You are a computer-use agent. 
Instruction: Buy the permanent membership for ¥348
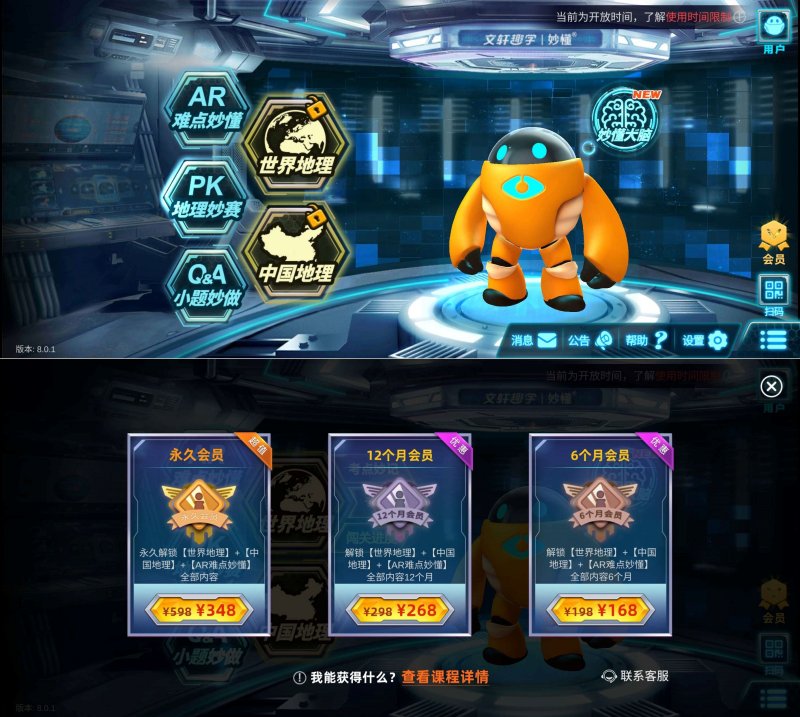(199, 609)
